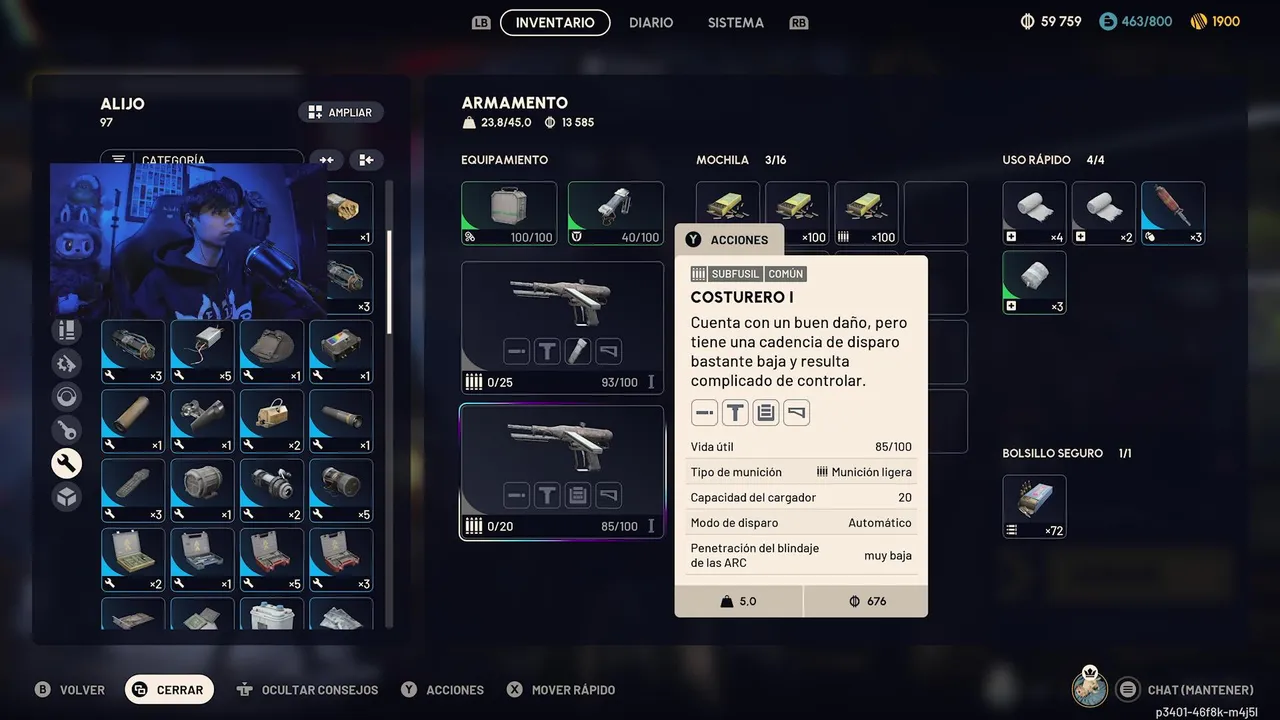Open the Acciones menu on the tooltip
This screenshot has width=1280, height=720.
727,240
